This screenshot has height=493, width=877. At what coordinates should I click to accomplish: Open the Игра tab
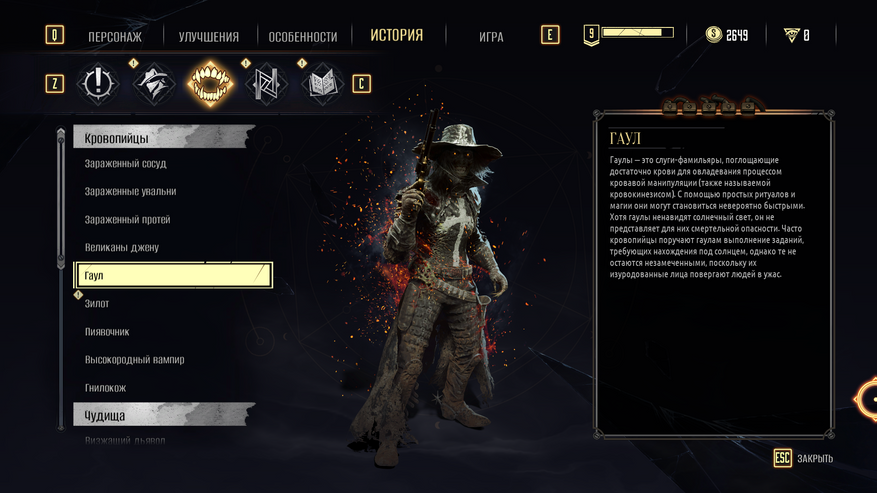pyautogui.click(x=491, y=37)
